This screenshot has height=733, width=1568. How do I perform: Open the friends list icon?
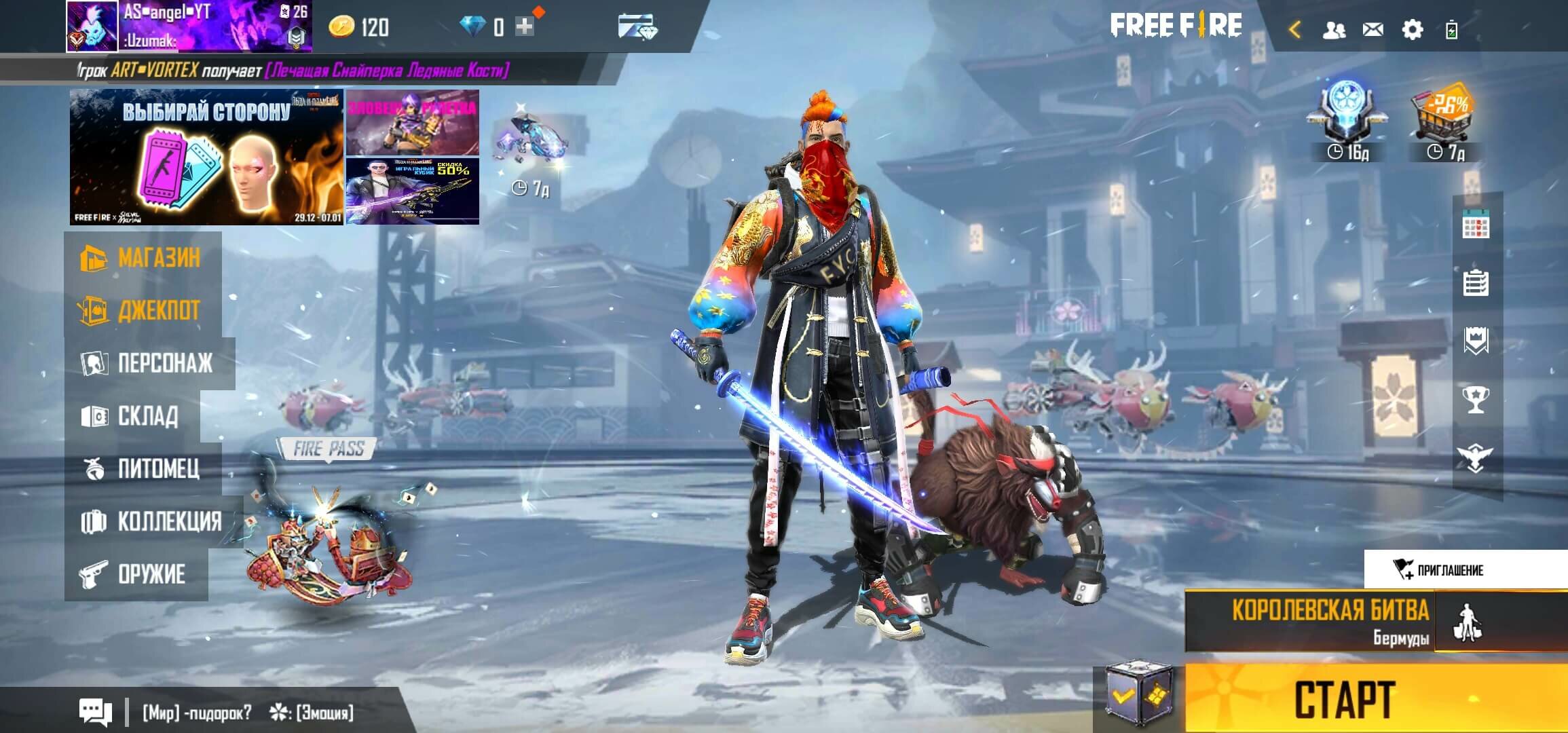[1334, 30]
